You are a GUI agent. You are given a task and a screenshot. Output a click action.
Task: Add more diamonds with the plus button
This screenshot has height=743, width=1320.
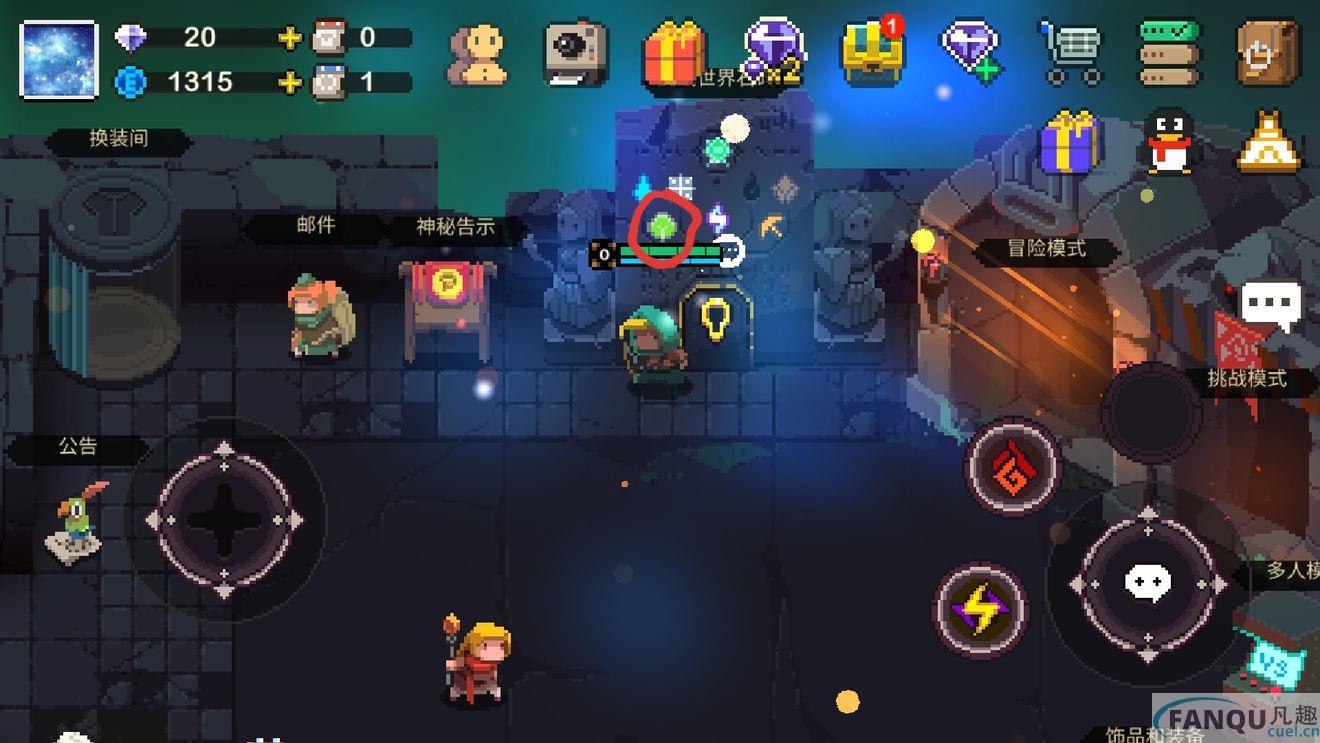(x=289, y=38)
